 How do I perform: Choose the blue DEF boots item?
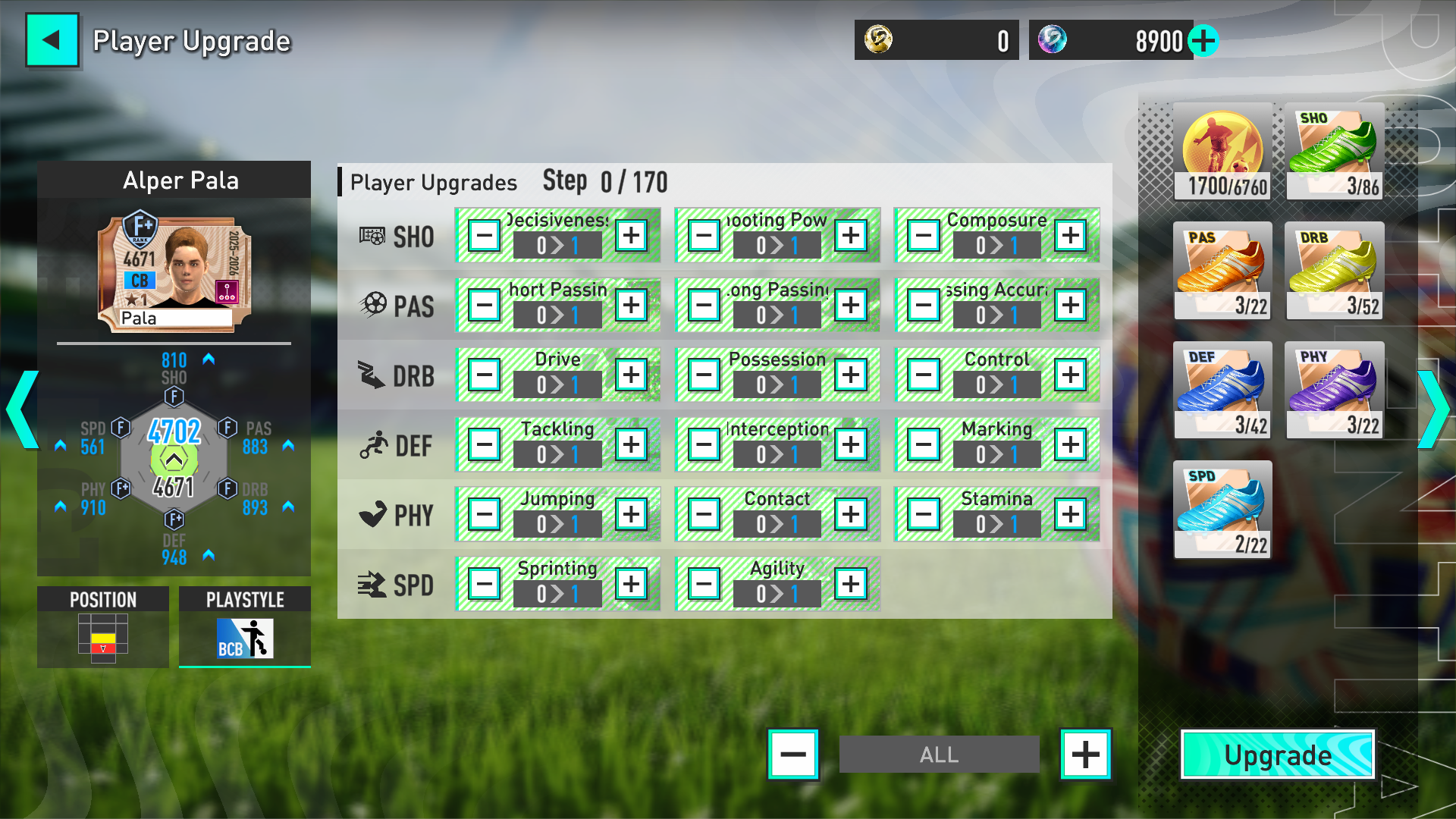pos(1222,391)
